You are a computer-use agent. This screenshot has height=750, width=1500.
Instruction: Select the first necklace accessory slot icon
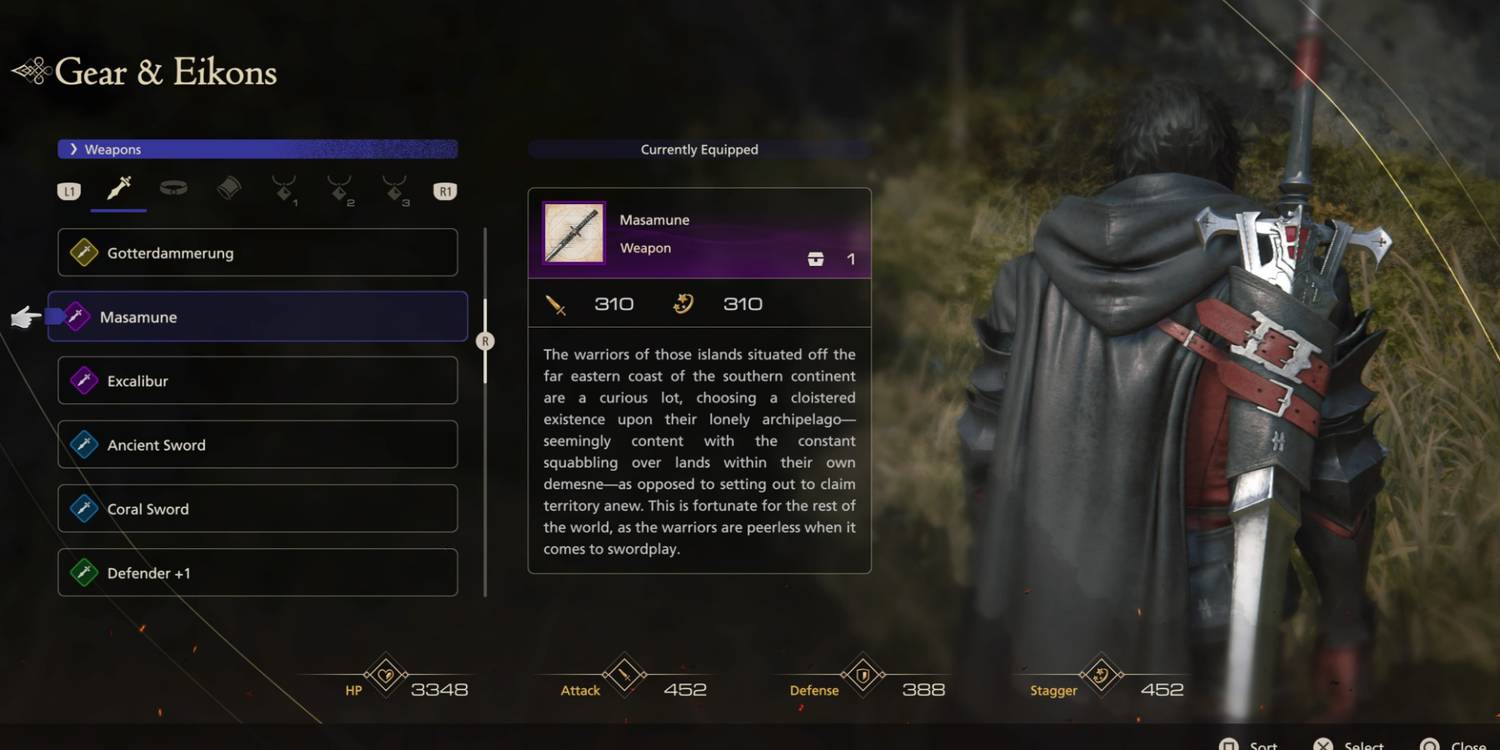point(284,188)
